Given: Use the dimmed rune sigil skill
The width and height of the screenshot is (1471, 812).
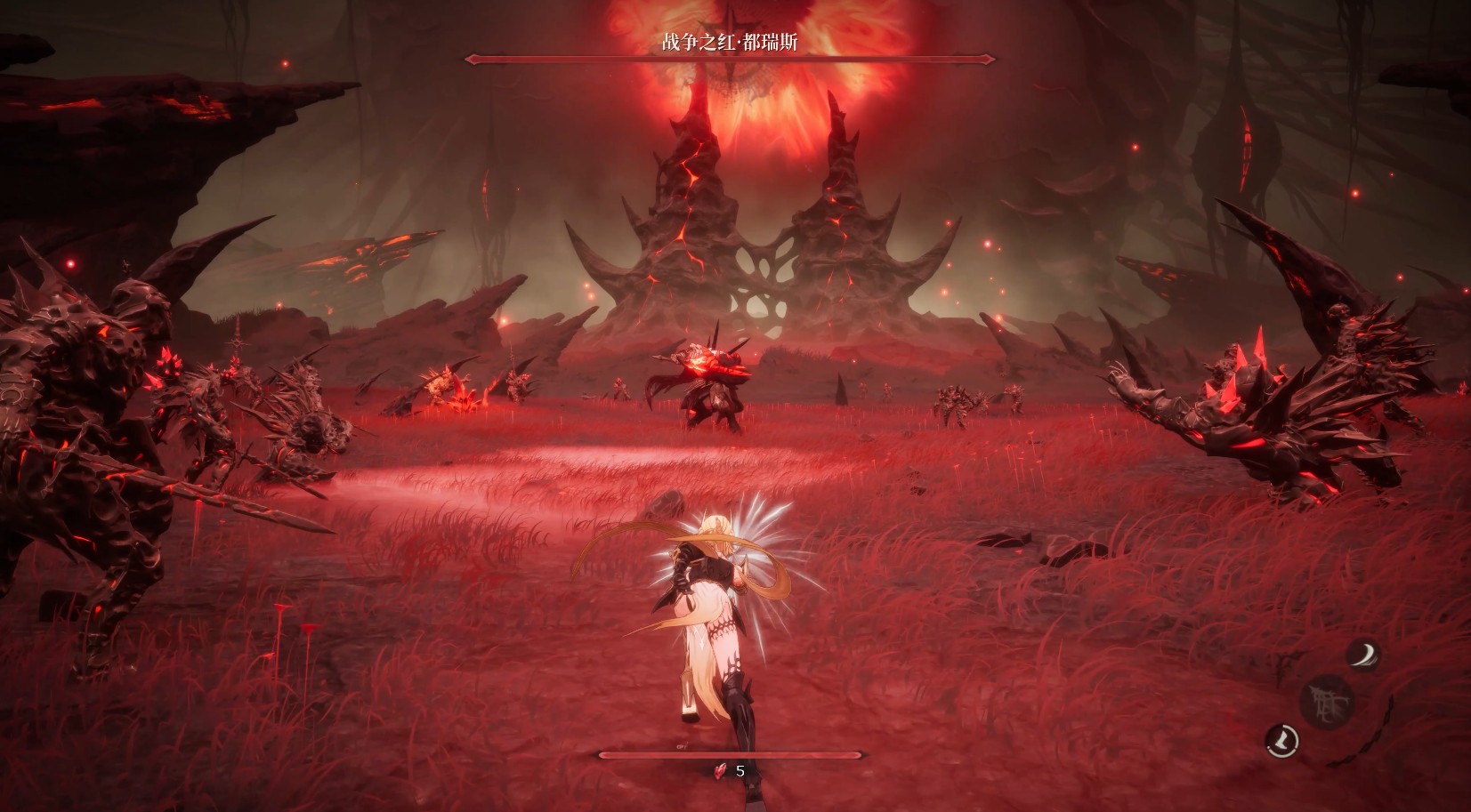Looking at the screenshot, I should (x=1326, y=702).
